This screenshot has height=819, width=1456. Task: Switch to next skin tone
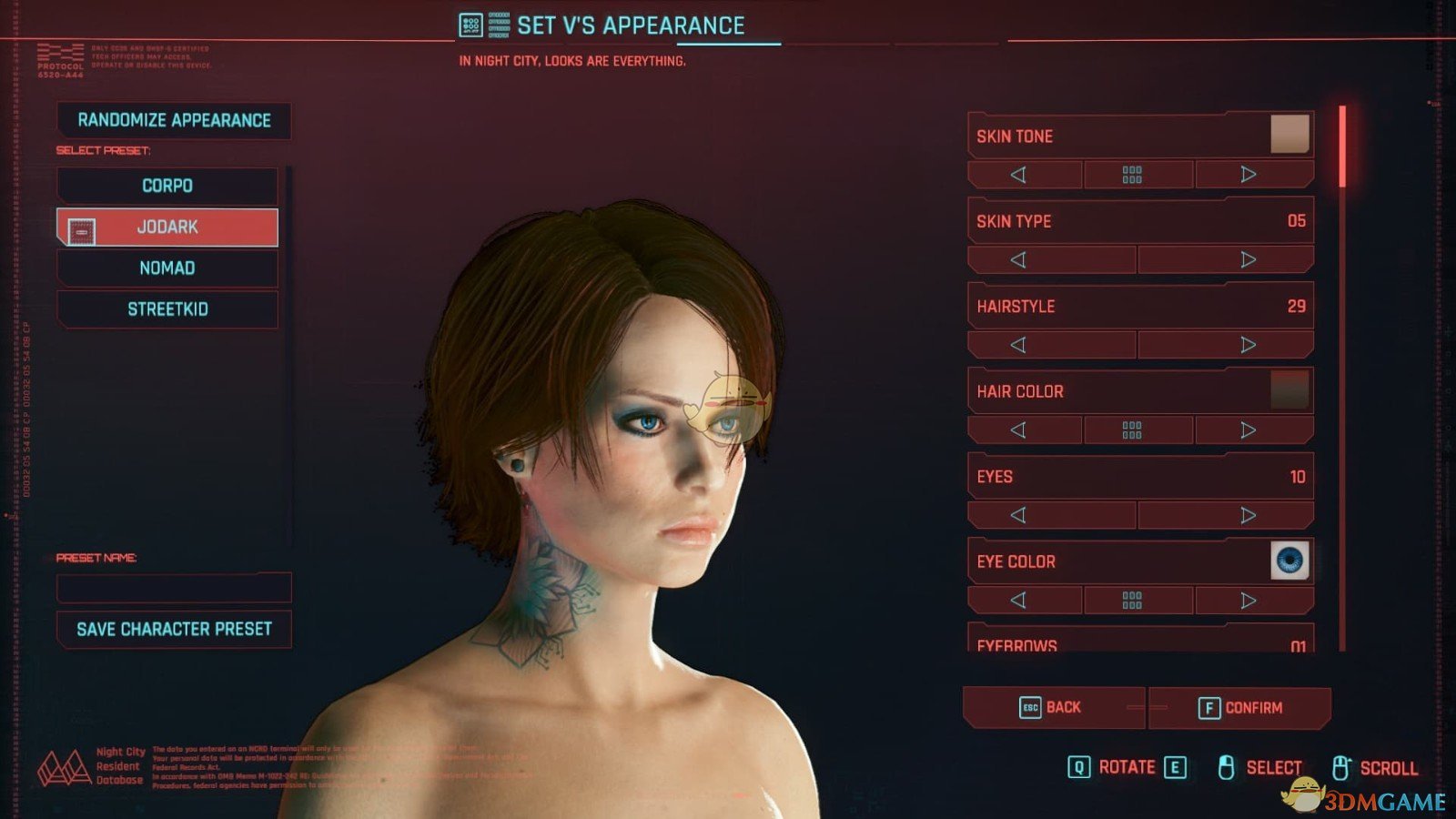1249,174
